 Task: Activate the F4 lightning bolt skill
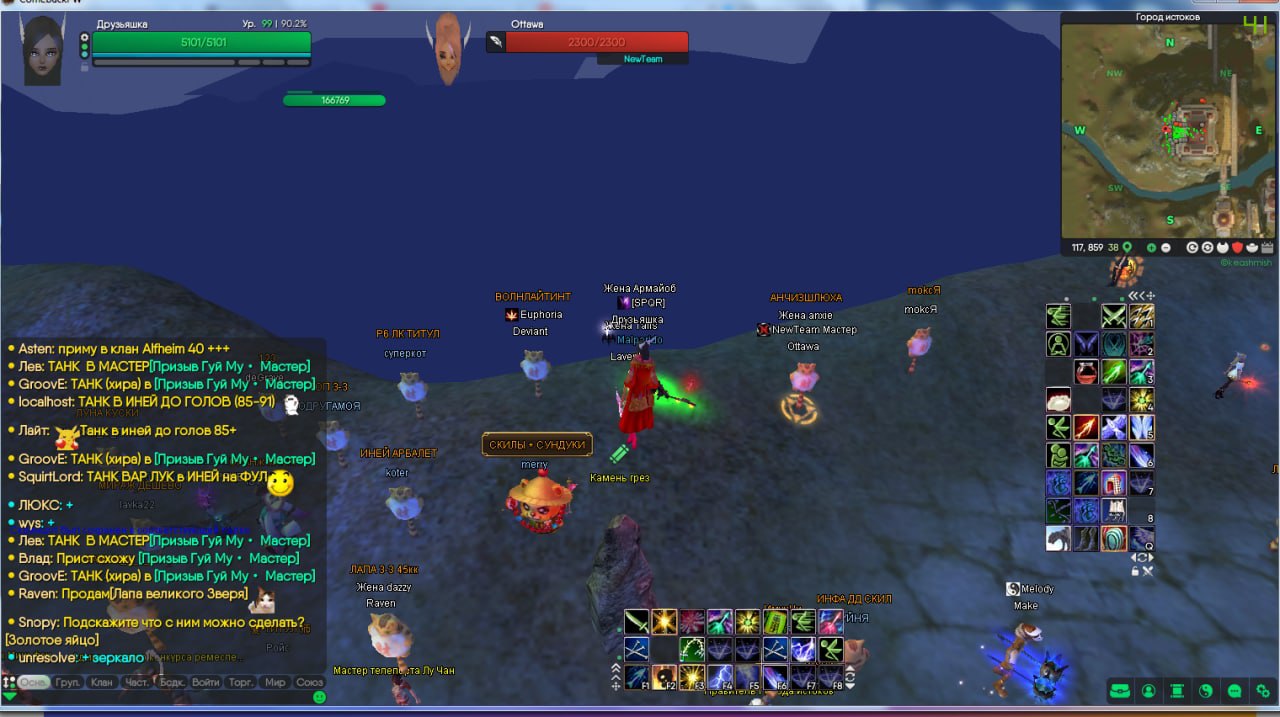(720, 677)
